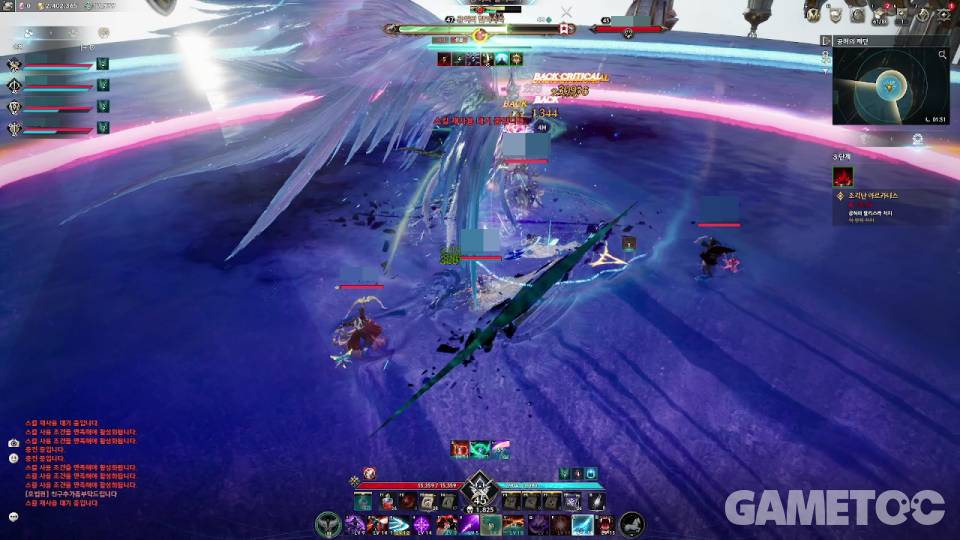Screen dimensions: 960x540
Task: Click the magnifier icon on the minimap
Action: pyautogui.click(x=942, y=56)
